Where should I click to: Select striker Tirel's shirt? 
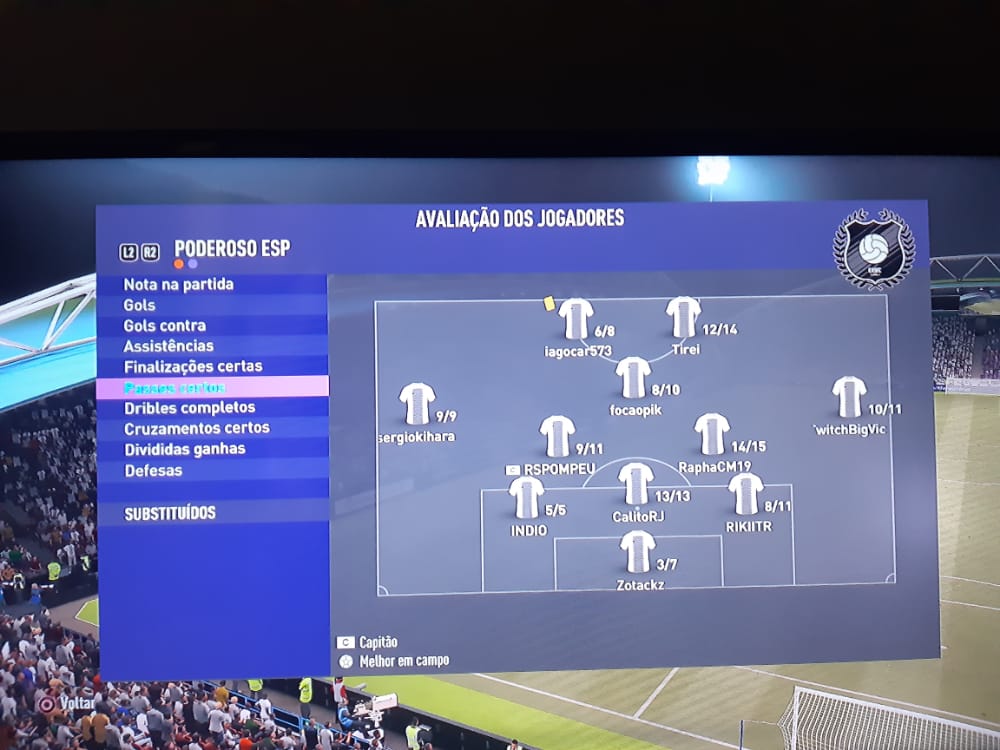click(684, 317)
